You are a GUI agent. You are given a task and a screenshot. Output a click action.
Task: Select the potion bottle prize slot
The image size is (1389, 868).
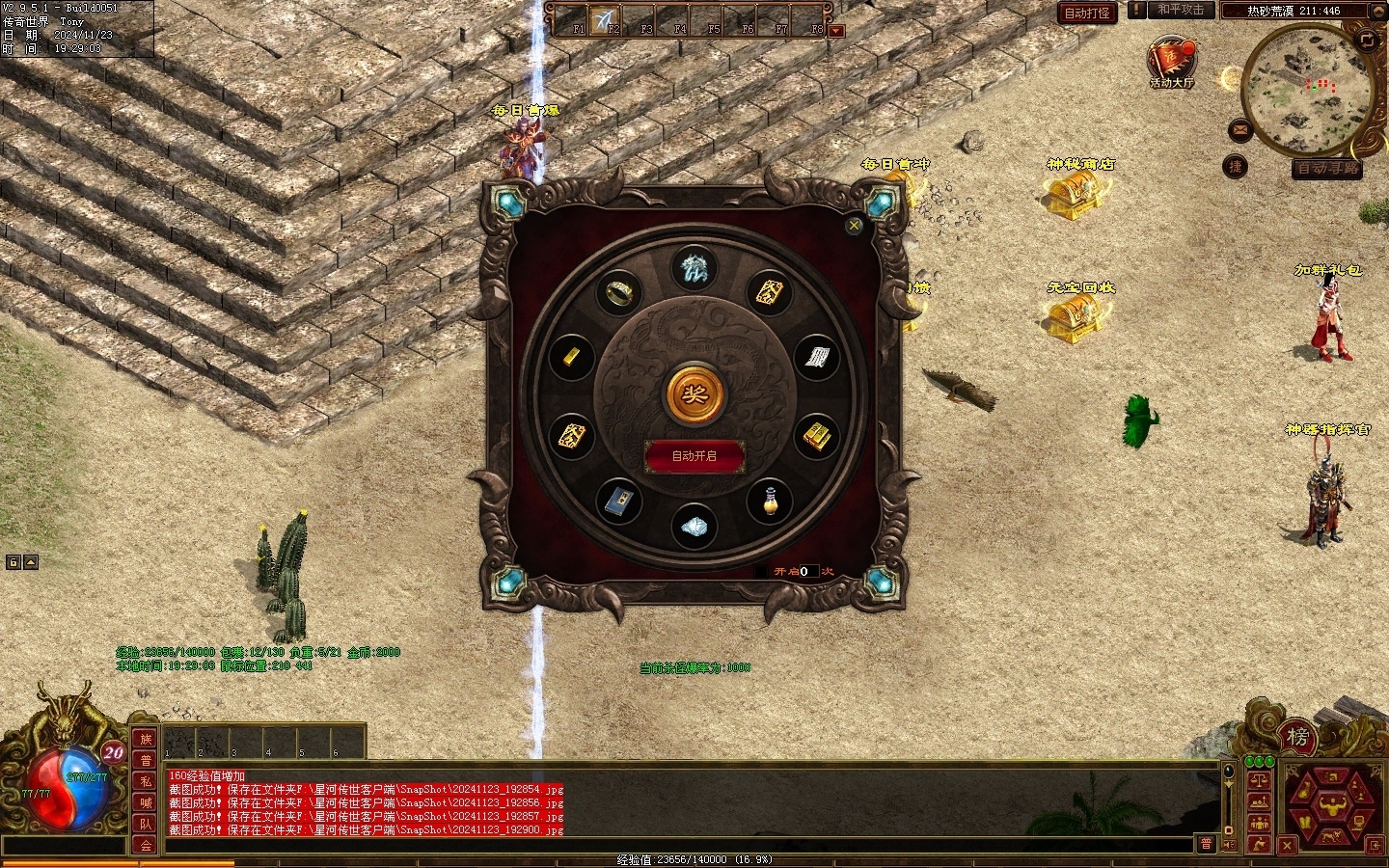point(770,502)
